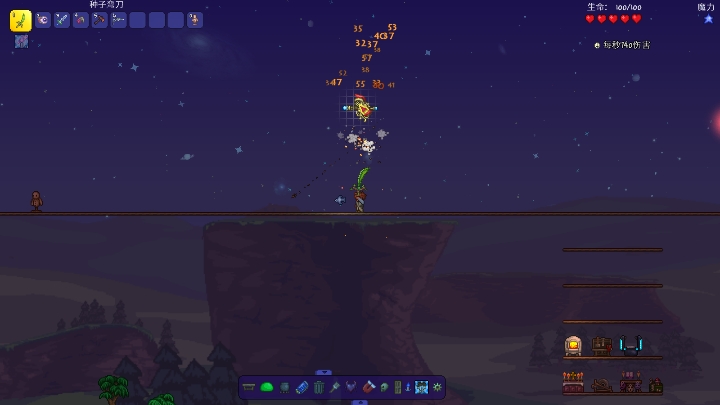Screen dimensions: 720x405
Task: Click the paintbrush tool in the bottom toolbar
Action: point(336,387)
